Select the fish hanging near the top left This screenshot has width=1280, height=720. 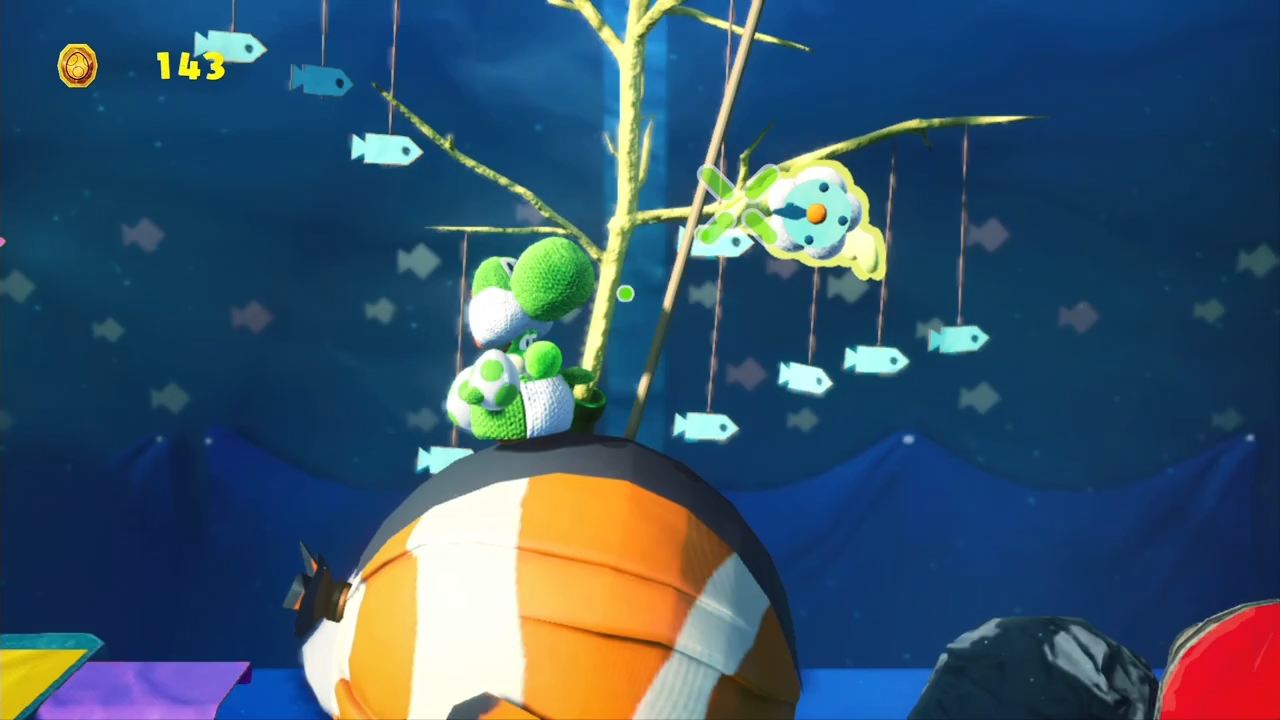(x=230, y=47)
